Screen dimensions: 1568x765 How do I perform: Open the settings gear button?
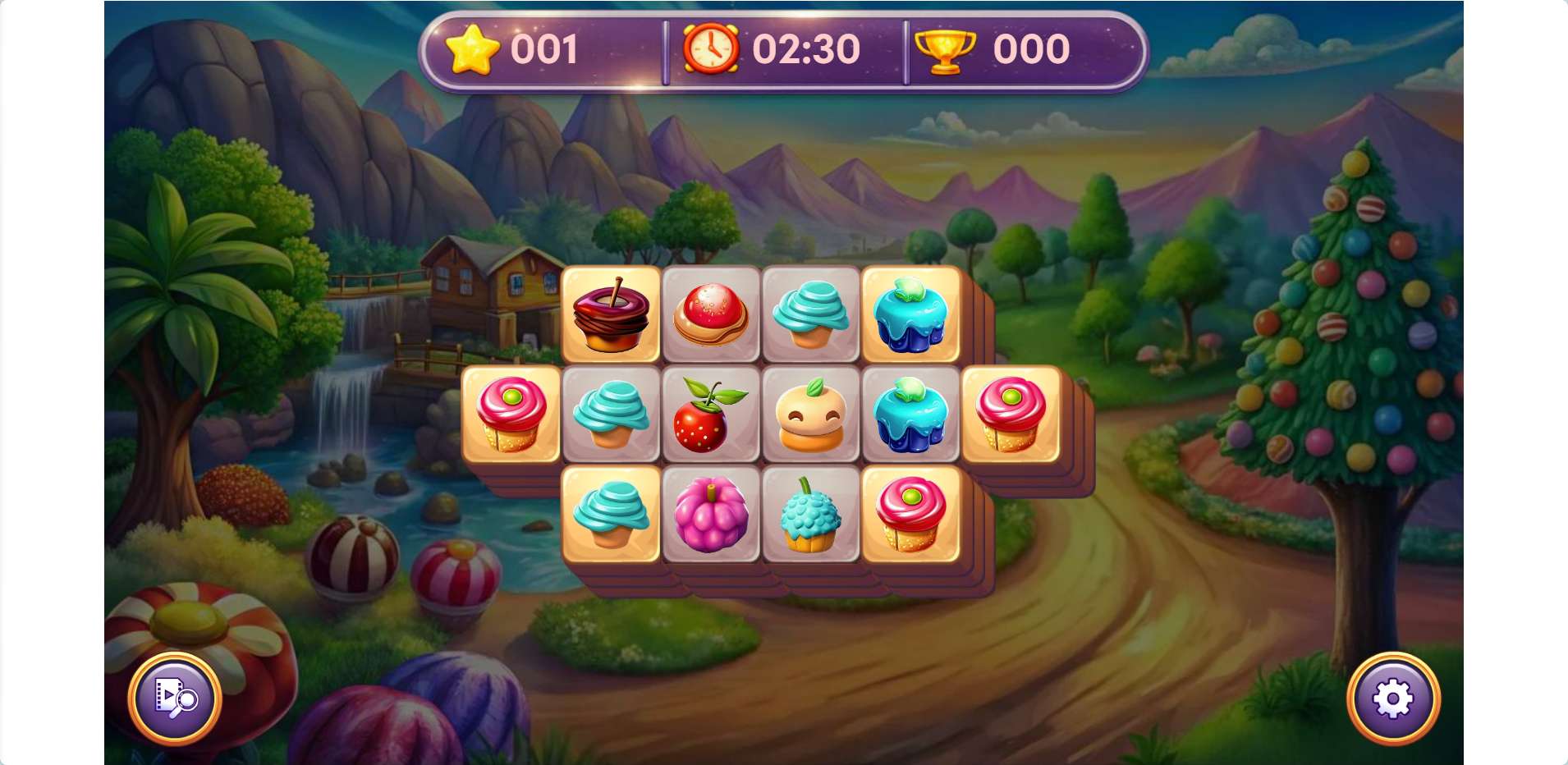tap(1392, 699)
